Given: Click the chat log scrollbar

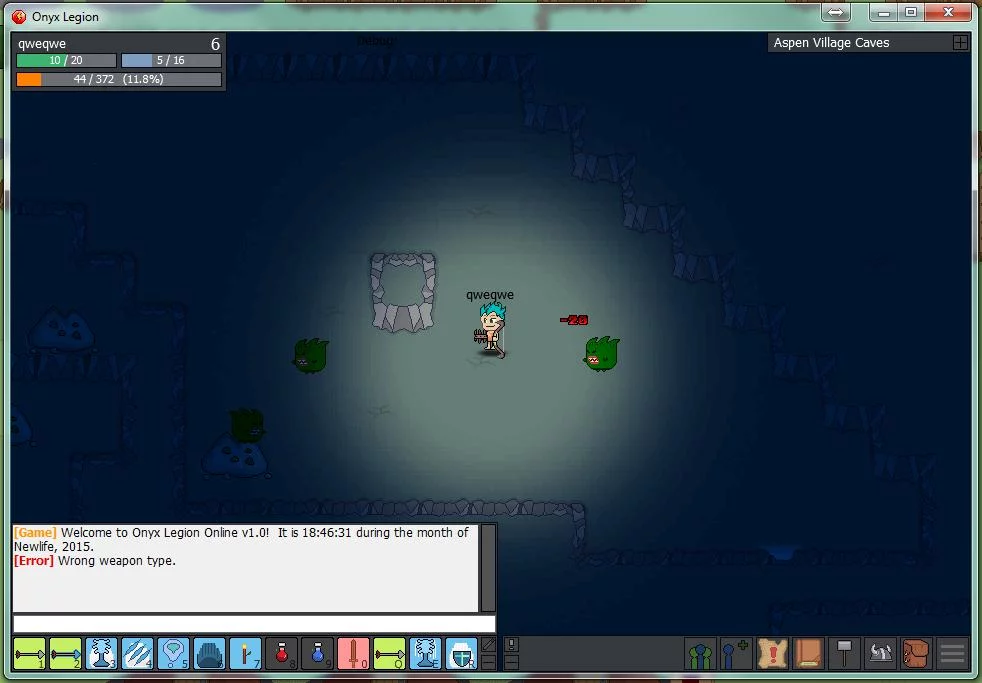Looking at the screenshot, I should (x=488, y=567).
